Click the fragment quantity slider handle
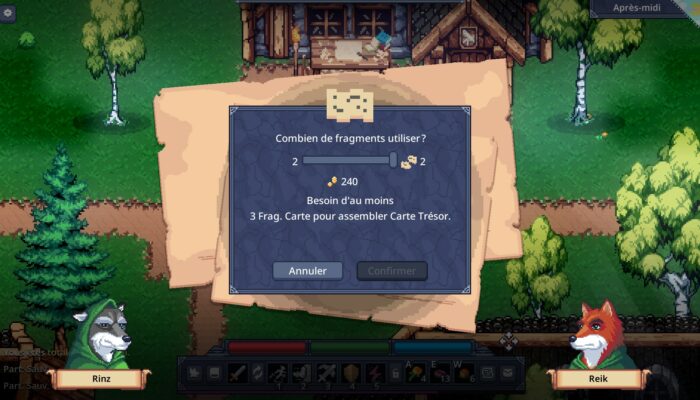Screen dimensions: 700x400 394,160
